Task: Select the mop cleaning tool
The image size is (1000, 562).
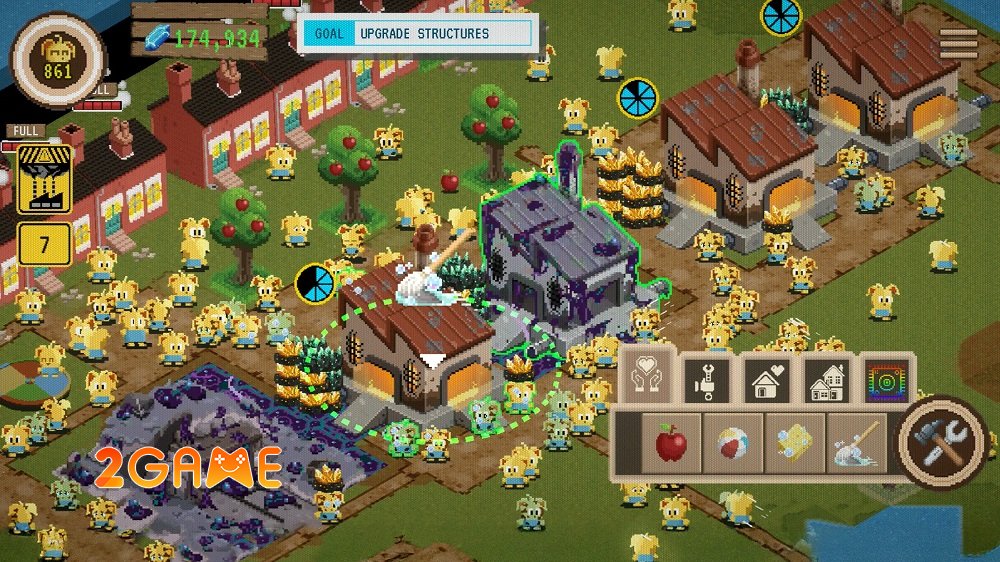Action: click(x=853, y=443)
